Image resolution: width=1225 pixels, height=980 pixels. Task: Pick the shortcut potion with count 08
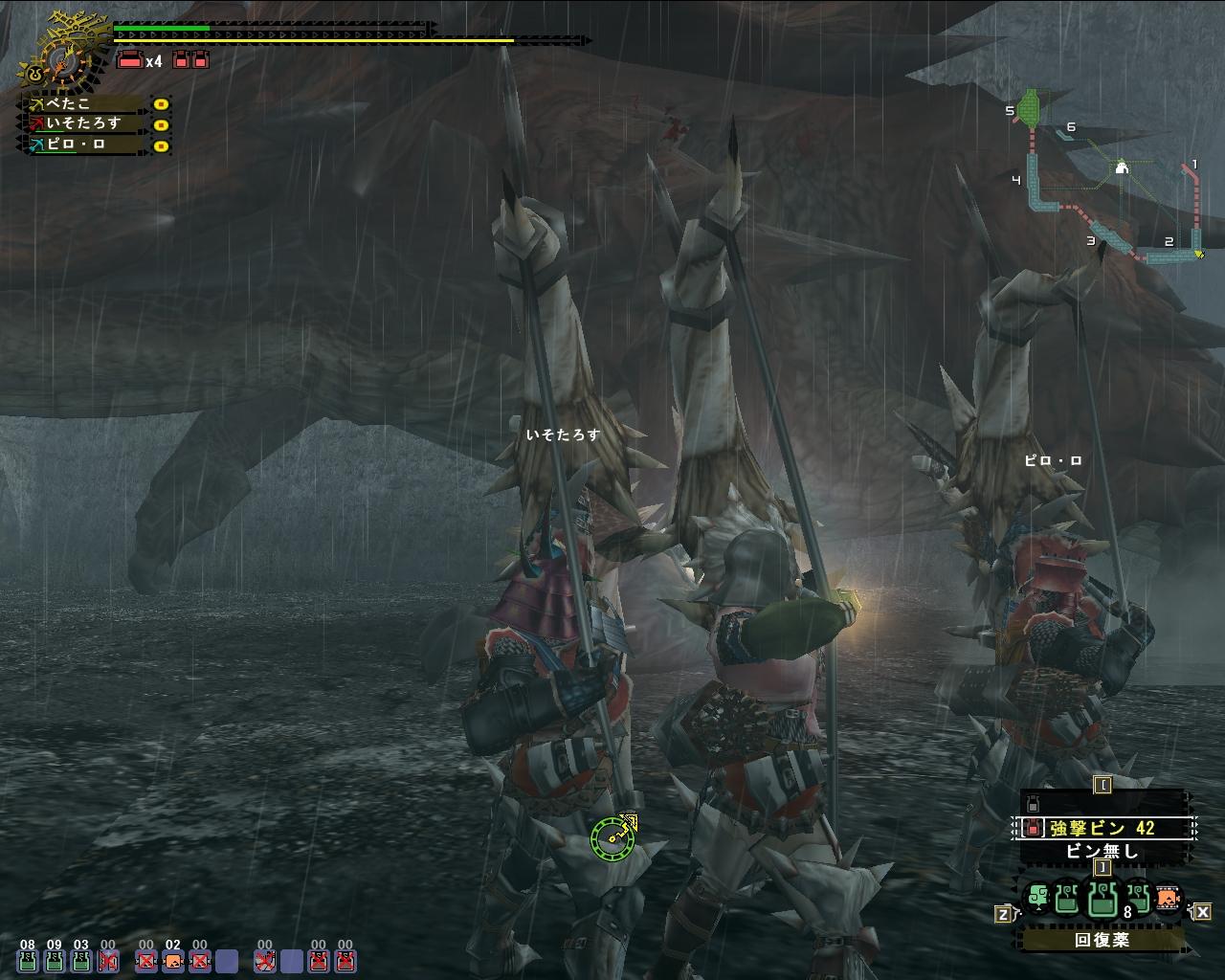pyautogui.click(x=28, y=960)
